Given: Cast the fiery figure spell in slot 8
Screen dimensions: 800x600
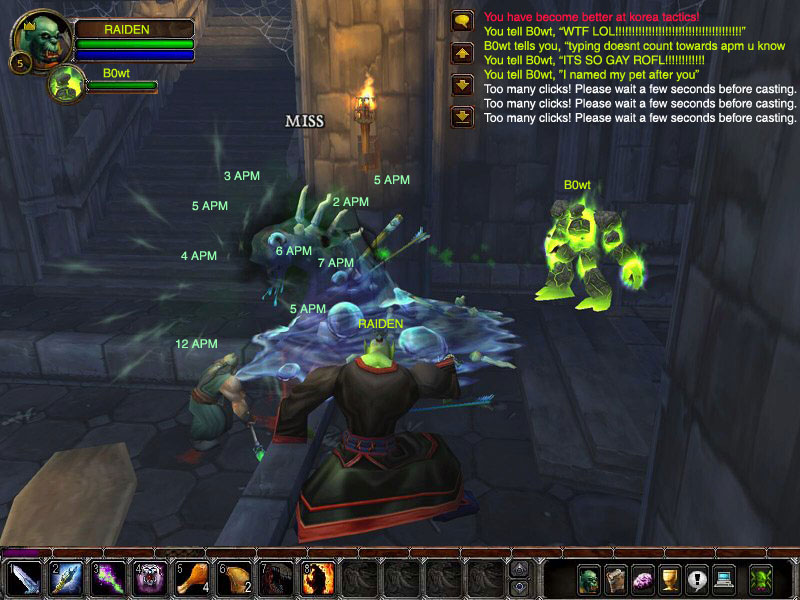Looking at the screenshot, I should click(x=318, y=579).
